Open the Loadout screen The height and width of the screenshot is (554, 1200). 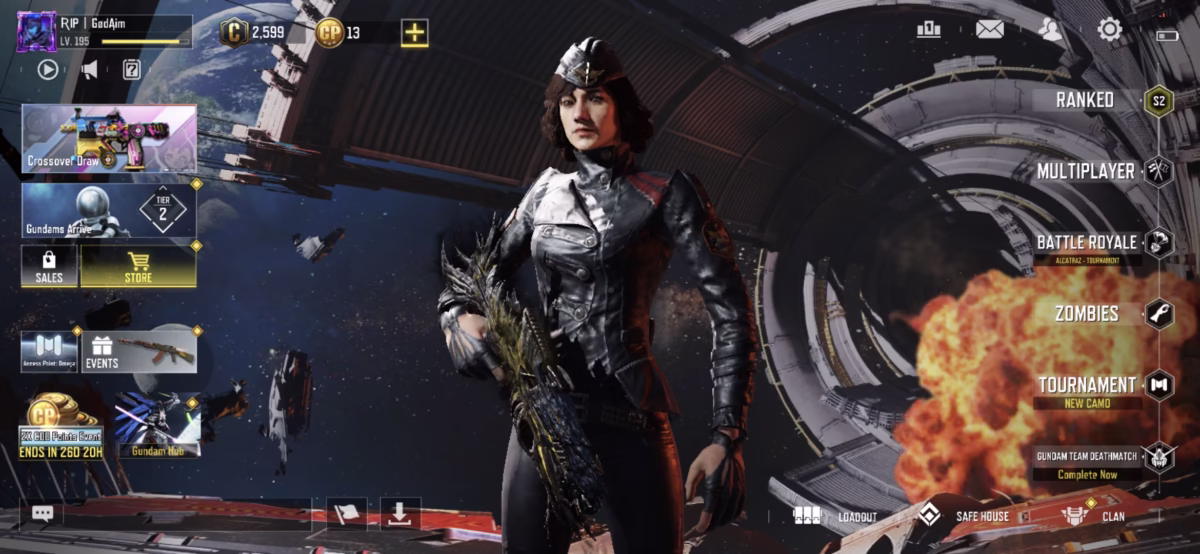point(835,516)
